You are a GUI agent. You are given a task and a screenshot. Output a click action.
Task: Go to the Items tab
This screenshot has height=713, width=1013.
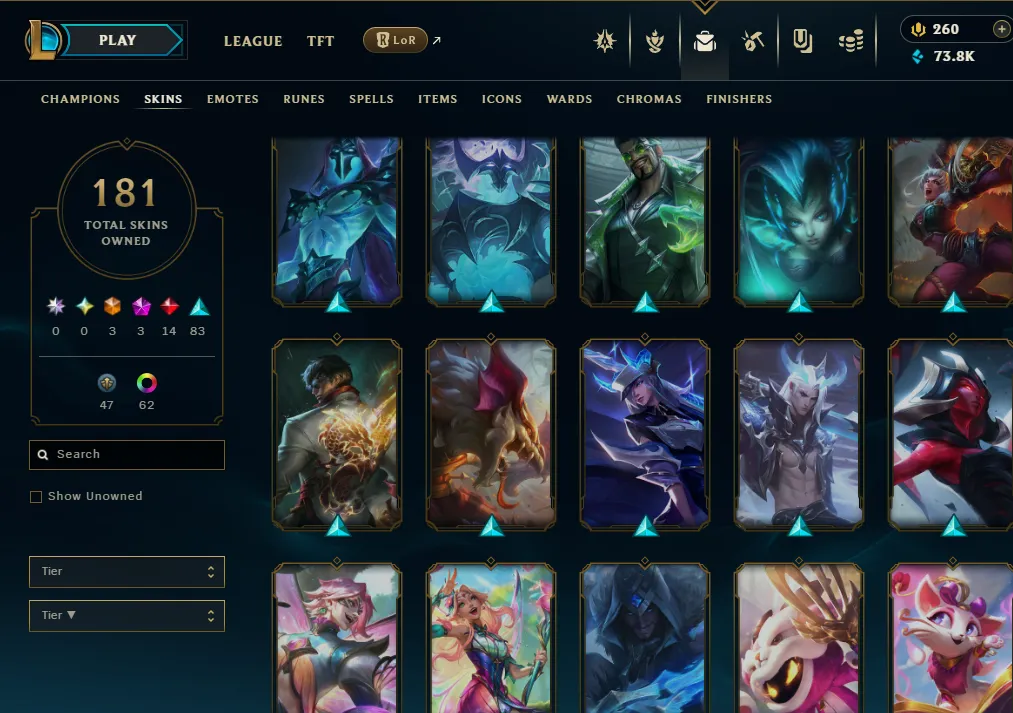(x=438, y=99)
